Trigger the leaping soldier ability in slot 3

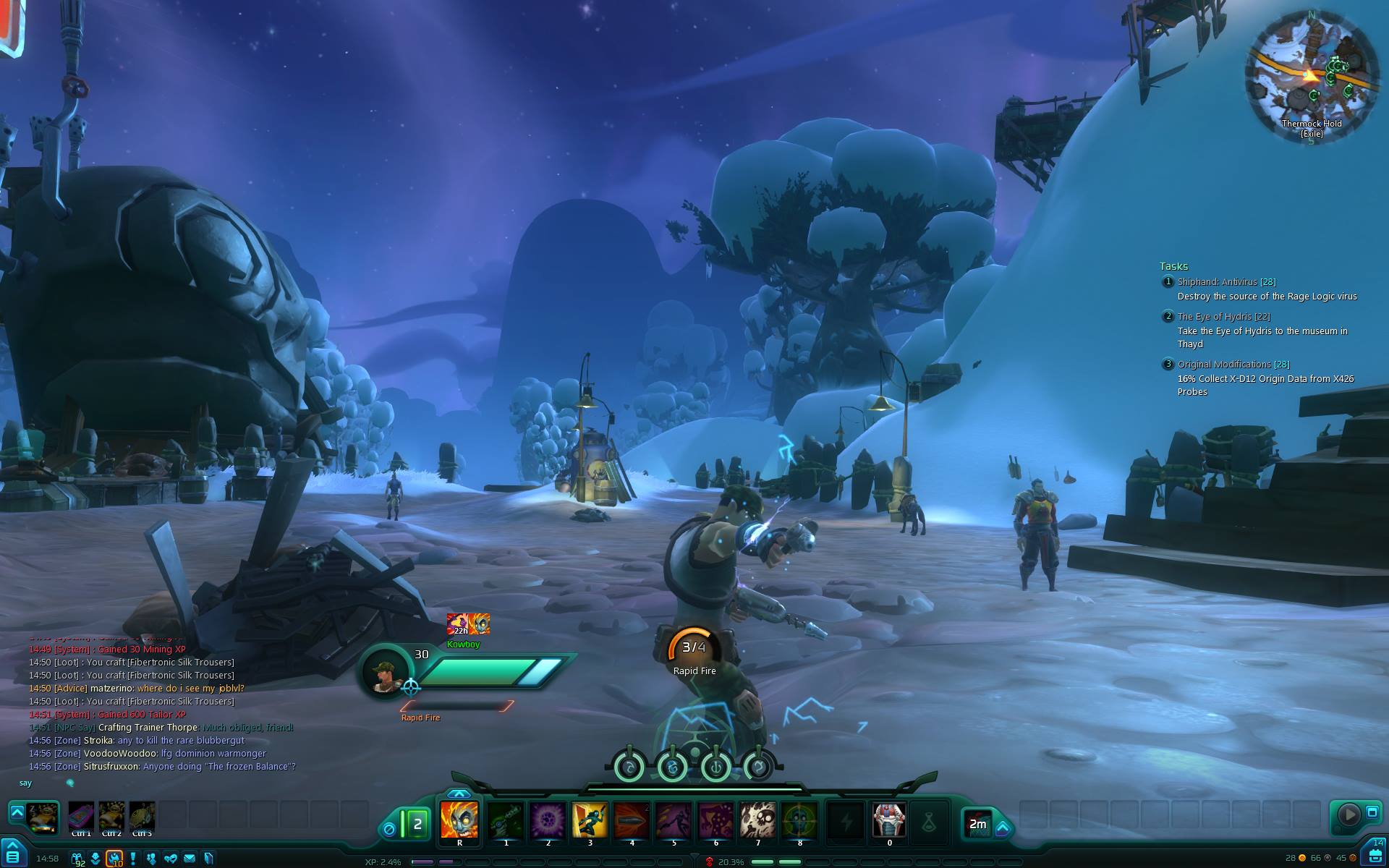click(590, 820)
